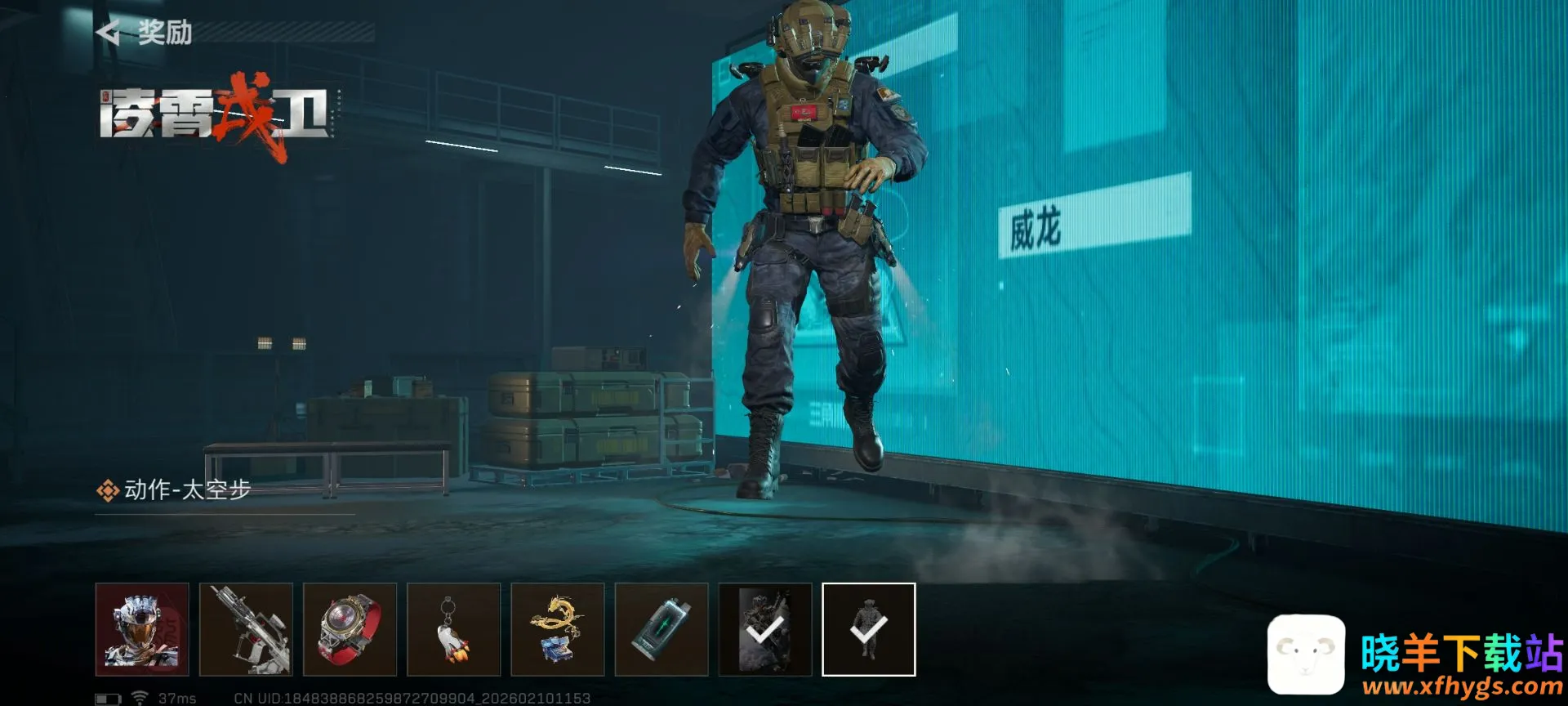Go back from the 奖励 rewards screen
This screenshot has height=706, width=1568.
click(109, 33)
